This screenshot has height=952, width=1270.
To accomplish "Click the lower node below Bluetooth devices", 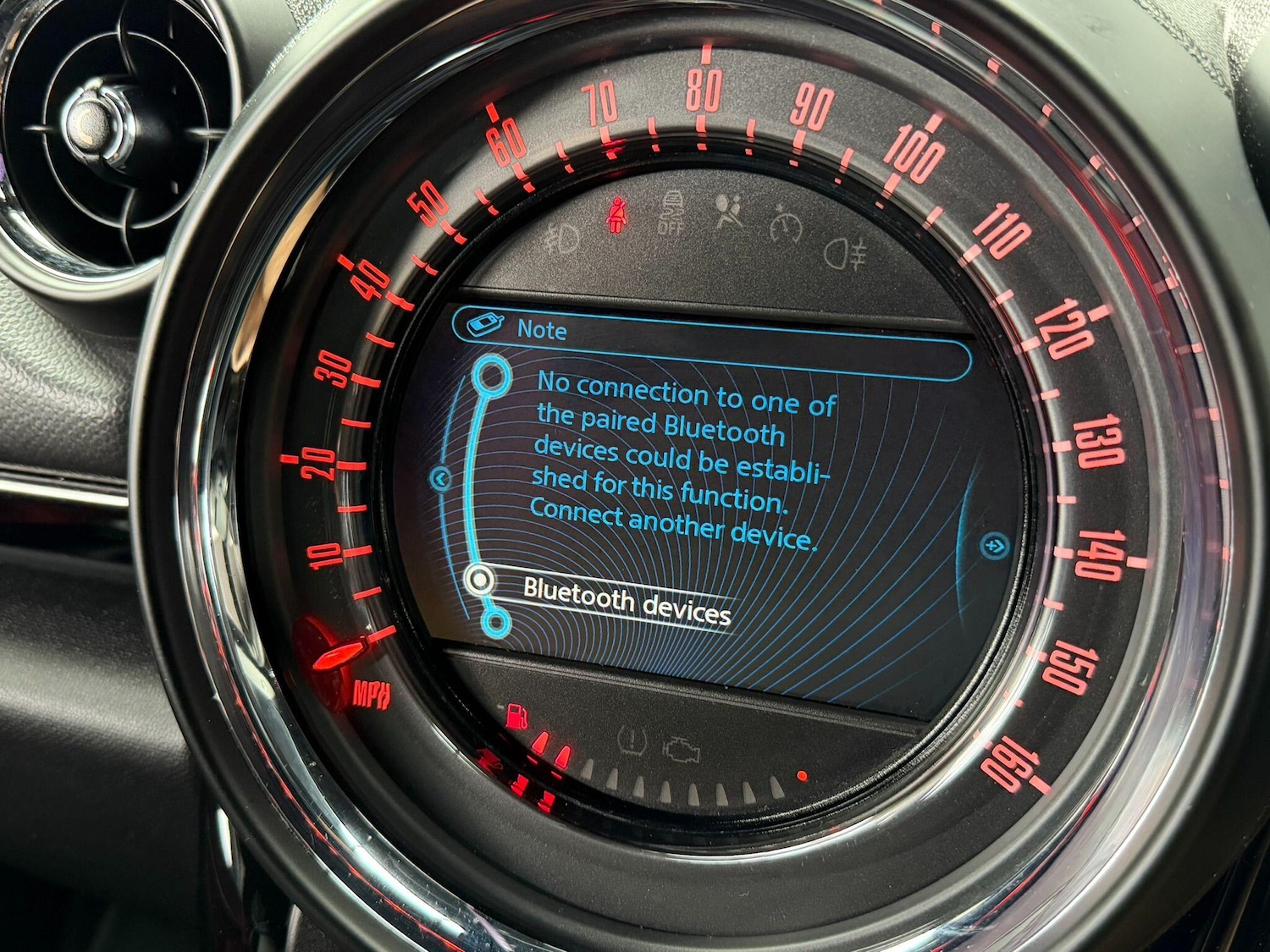I will (x=497, y=625).
